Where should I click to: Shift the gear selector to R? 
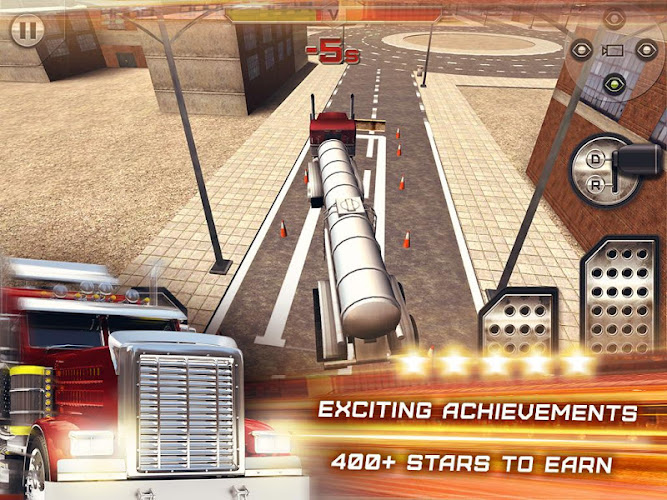pyautogui.click(x=596, y=183)
